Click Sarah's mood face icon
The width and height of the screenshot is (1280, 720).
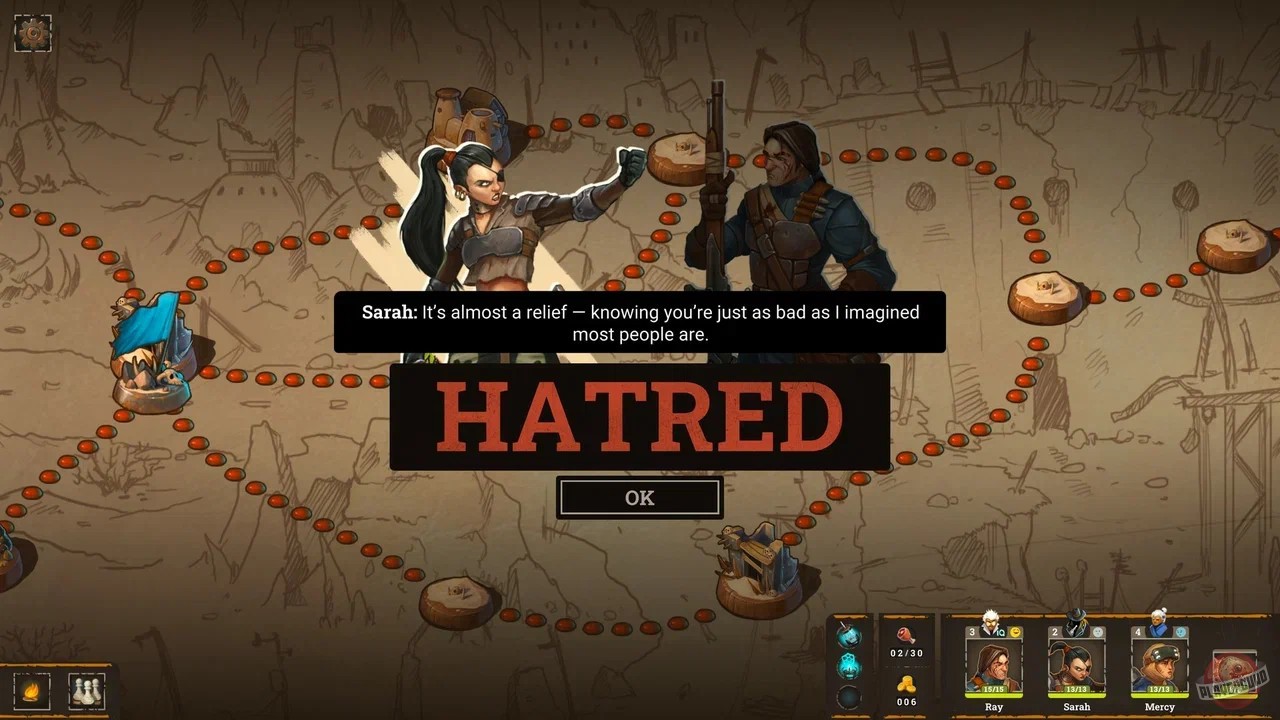pos(1098,633)
